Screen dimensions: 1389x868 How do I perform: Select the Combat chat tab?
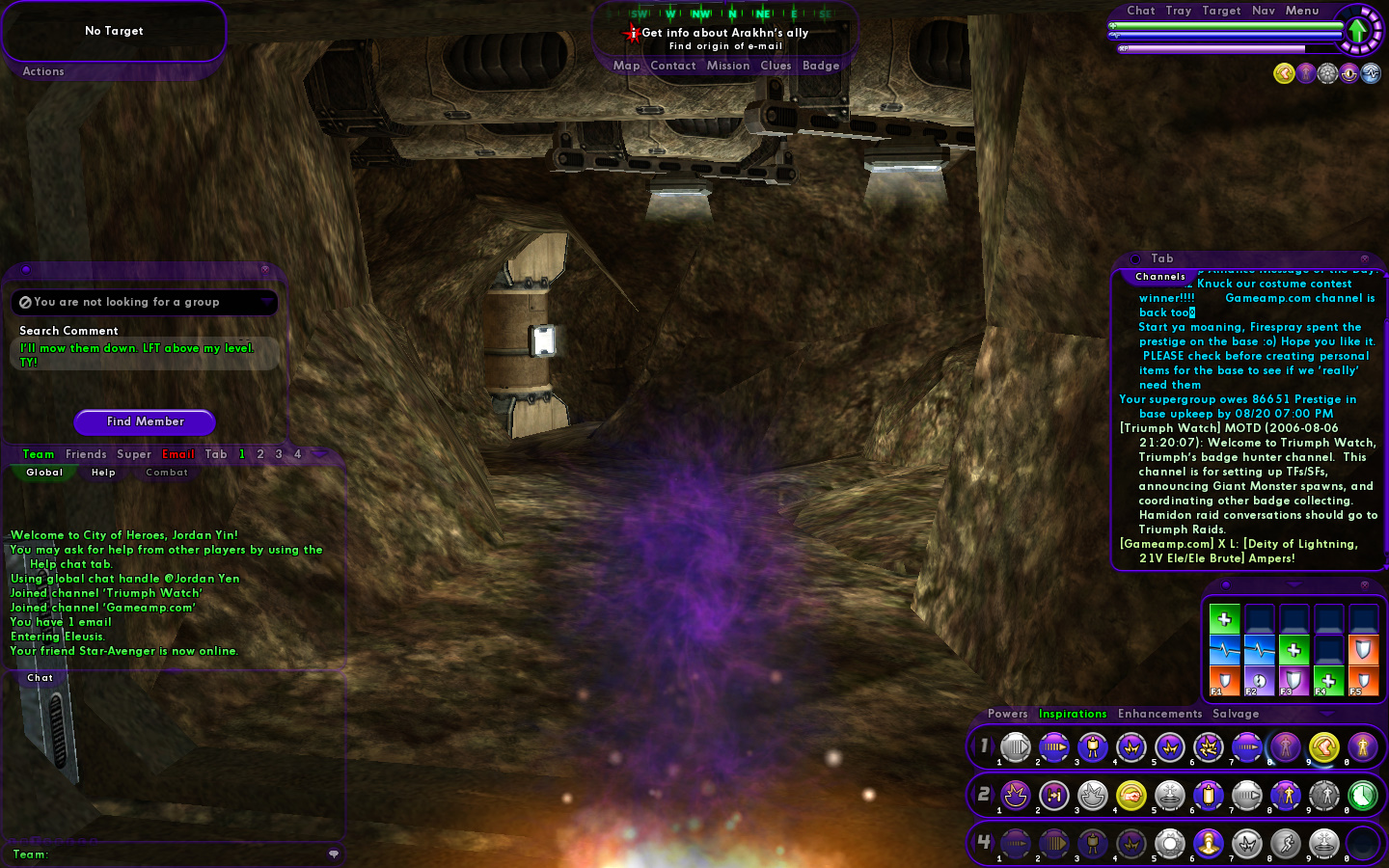167,473
